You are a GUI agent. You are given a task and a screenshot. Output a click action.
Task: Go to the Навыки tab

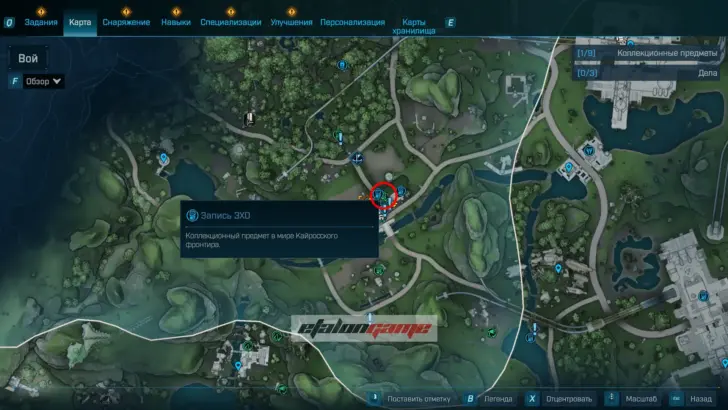[176, 21]
